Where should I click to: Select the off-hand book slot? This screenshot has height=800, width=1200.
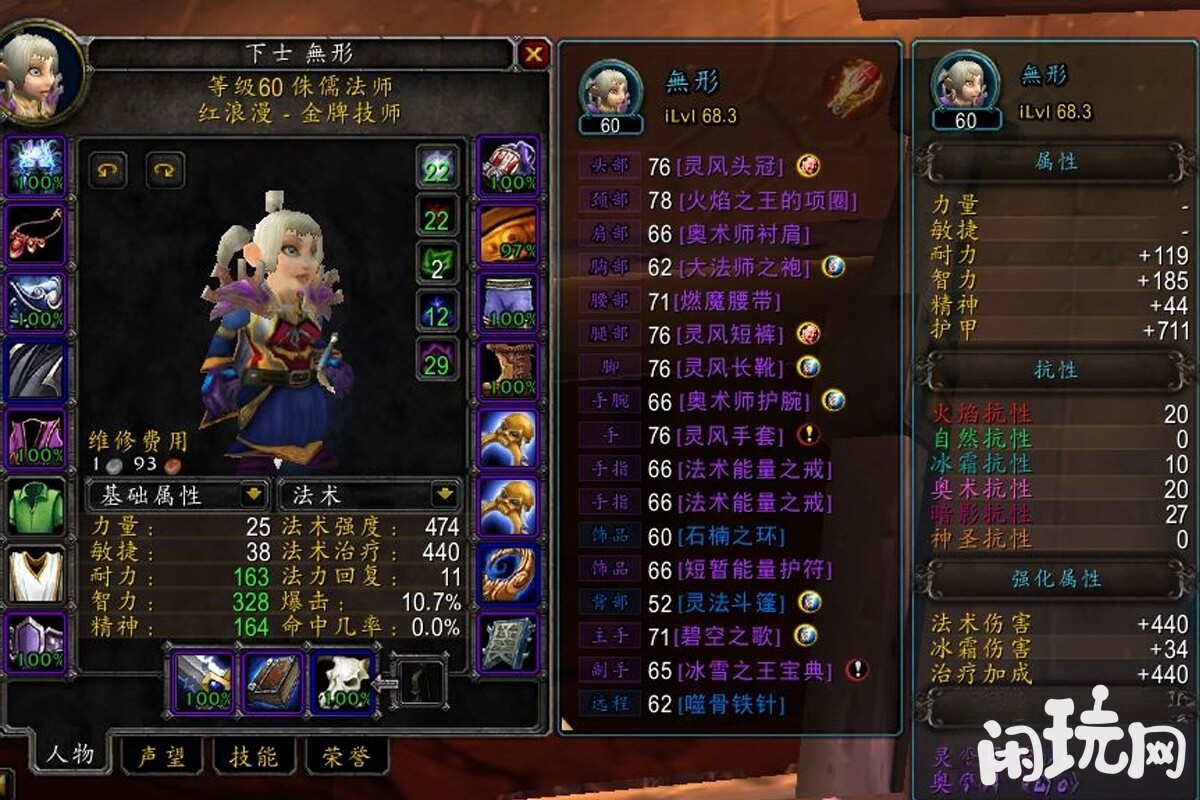(x=273, y=680)
